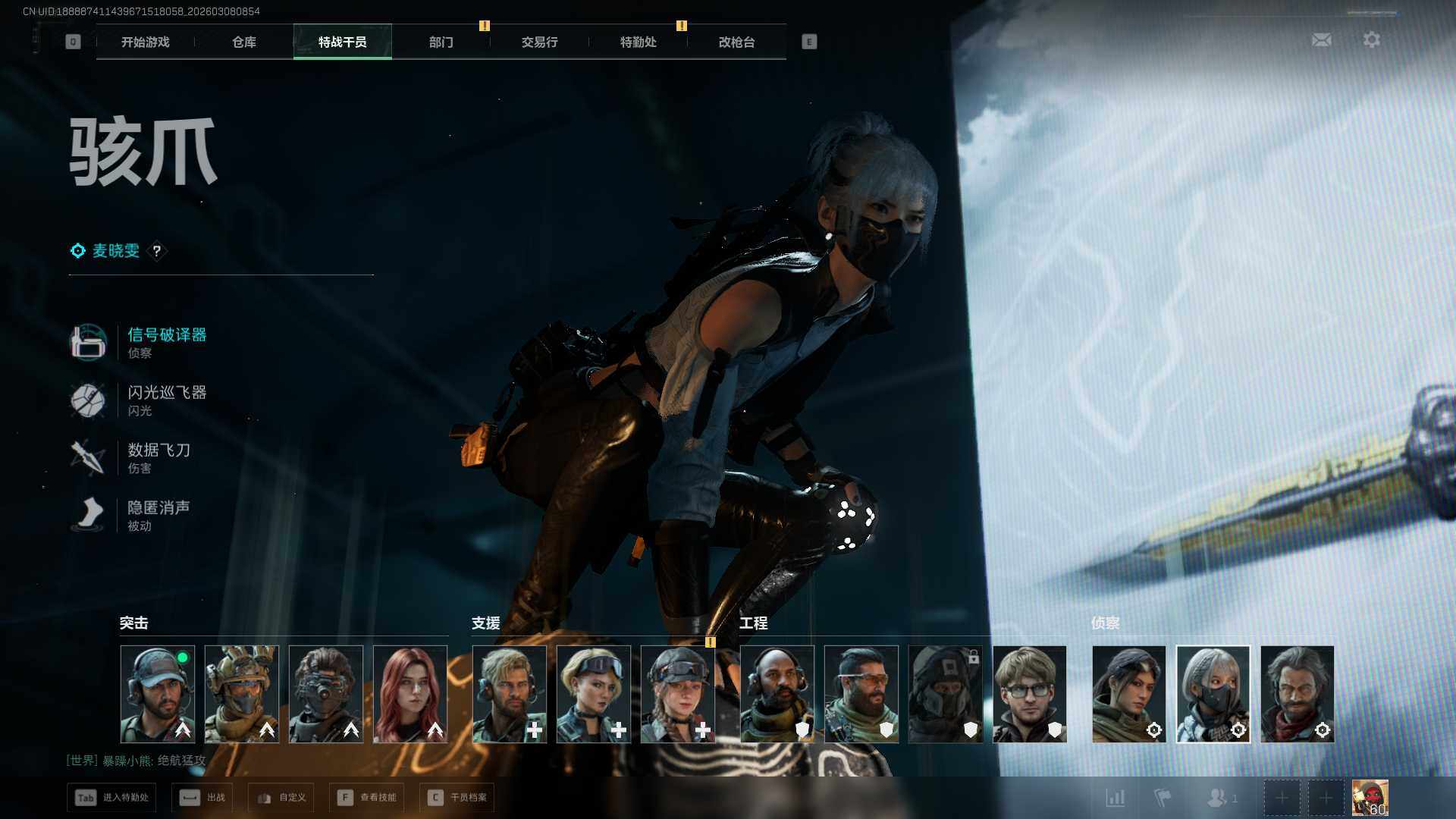View the 闪光巡飞器 skill
Screen dimensions: 1456x819
click(167, 393)
